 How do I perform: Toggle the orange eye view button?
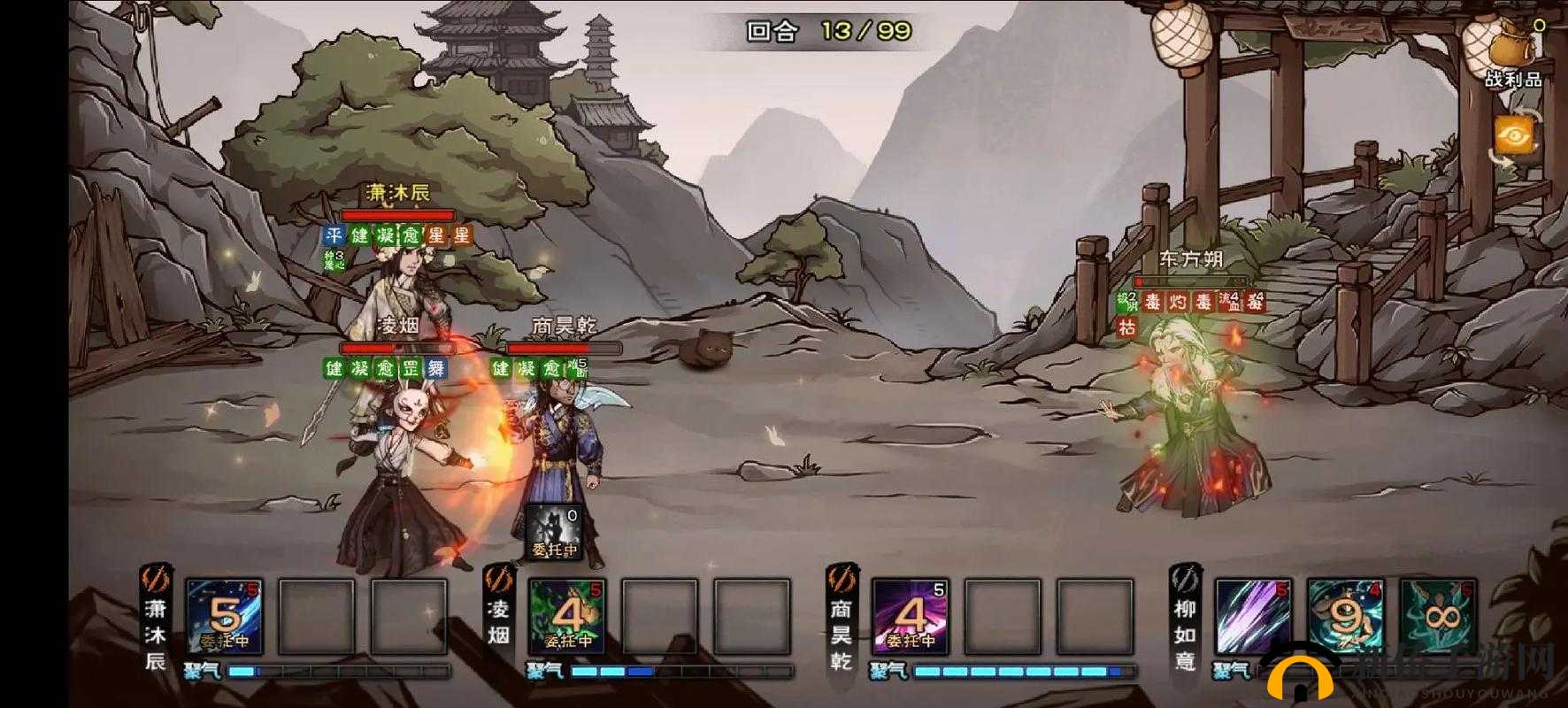(1517, 137)
